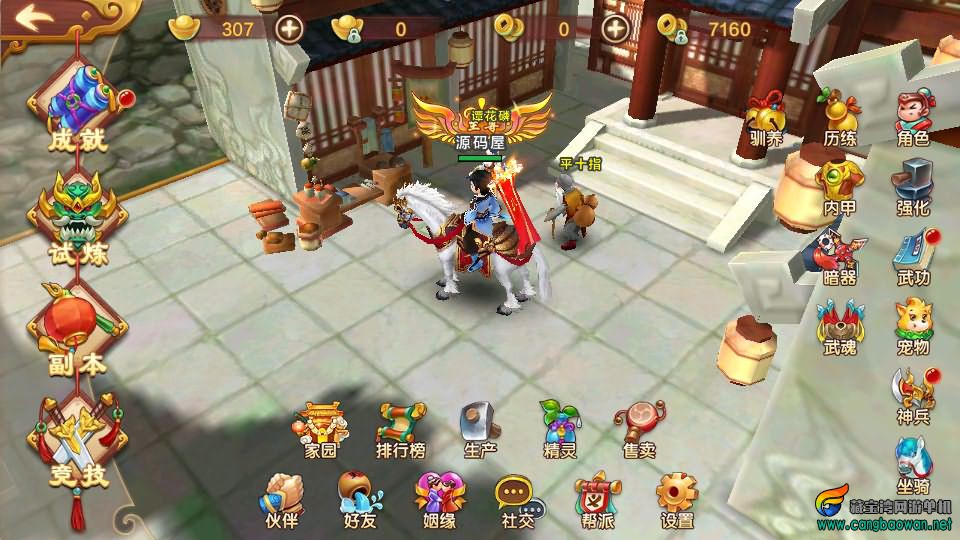Open the 试炼 trial menu
Image resolution: width=960 pixels, height=540 pixels.
coord(79,215)
